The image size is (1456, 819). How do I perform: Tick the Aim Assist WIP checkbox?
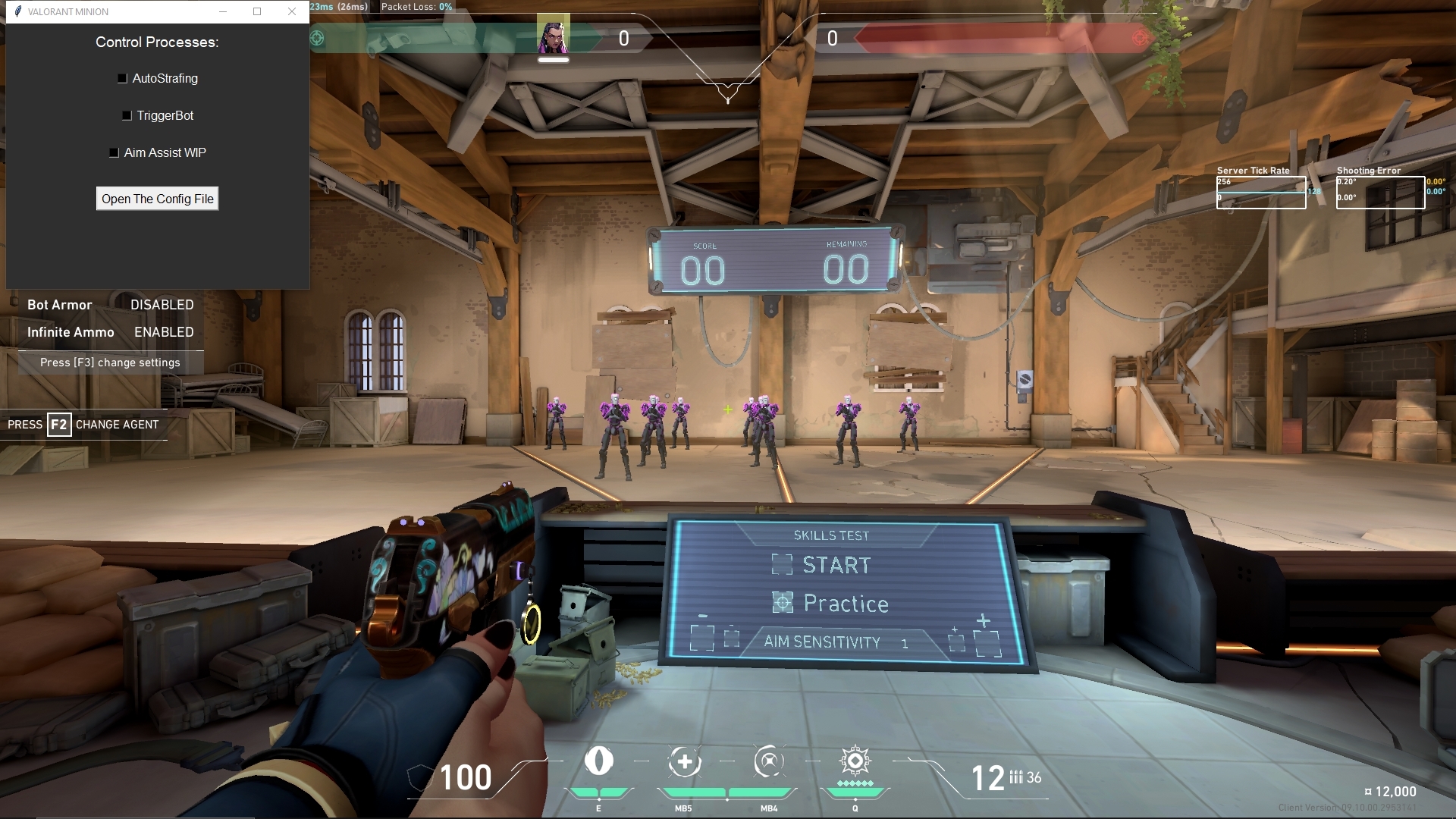tap(114, 152)
